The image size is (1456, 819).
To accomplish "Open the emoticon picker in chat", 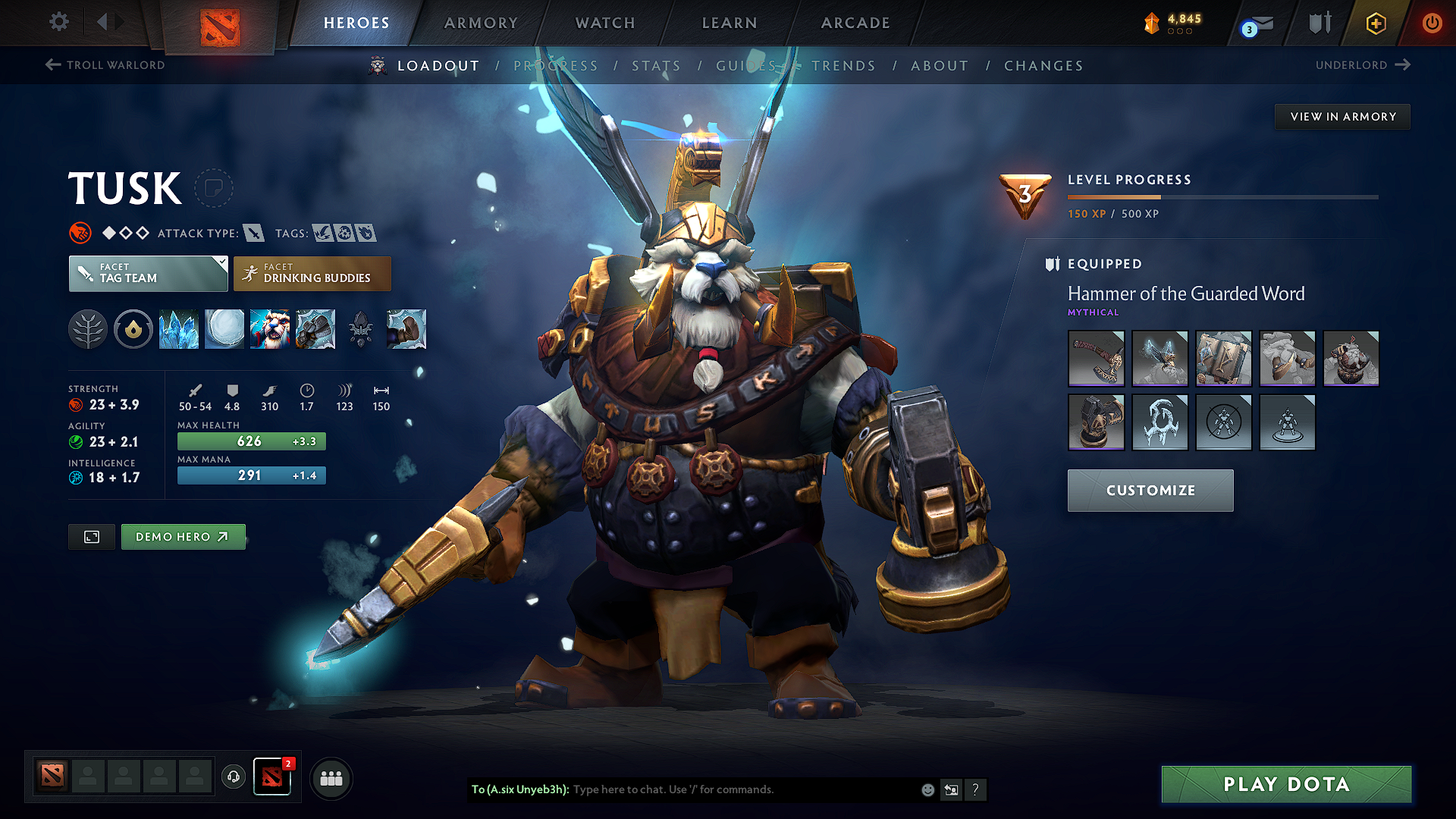I will (x=927, y=789).
